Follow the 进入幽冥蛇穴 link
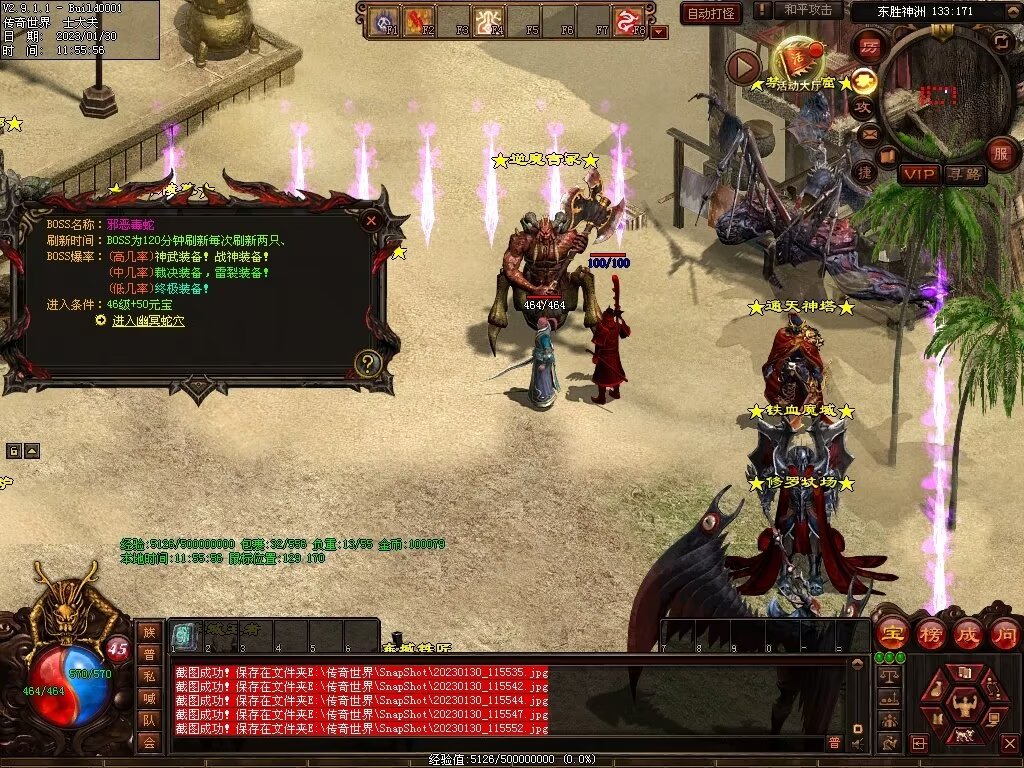The width and height of the screenshot is (1024, 768). coord(148,321)
